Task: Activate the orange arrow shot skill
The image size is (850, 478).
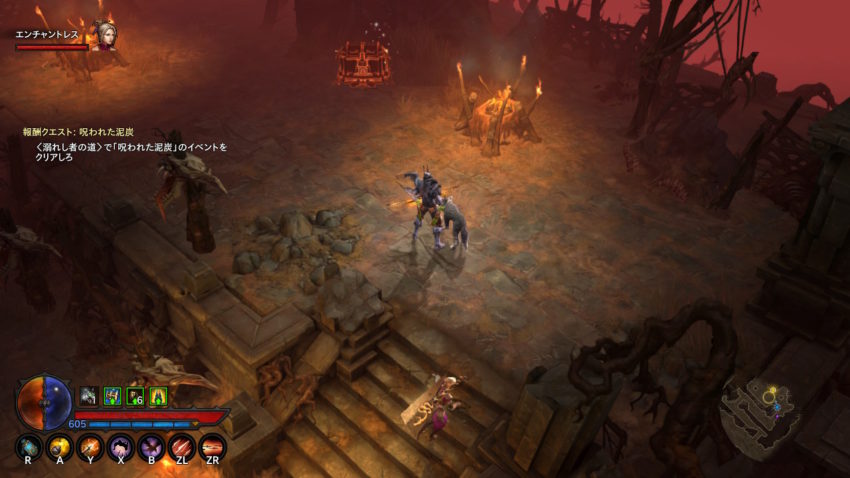Action: [90, 447]
